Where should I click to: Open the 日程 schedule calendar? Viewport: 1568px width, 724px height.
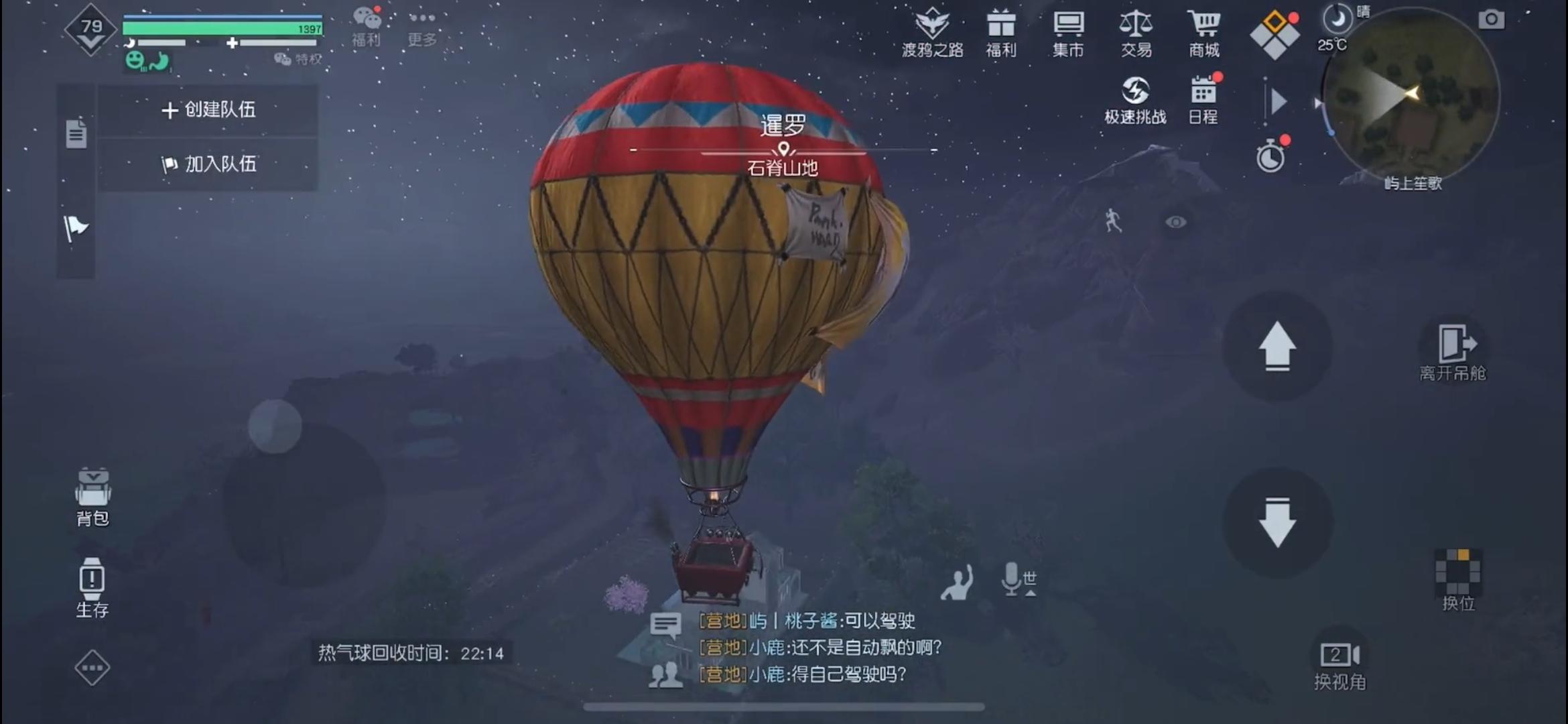point(1201,101)
